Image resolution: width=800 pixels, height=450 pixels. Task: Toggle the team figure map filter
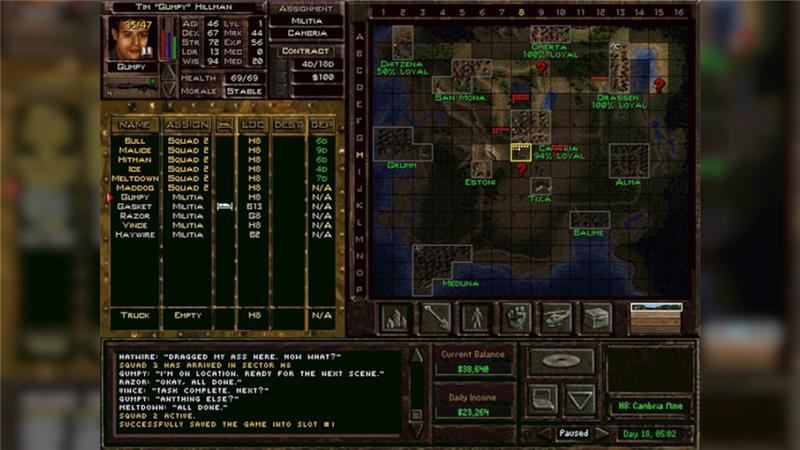tap(475, 318)
